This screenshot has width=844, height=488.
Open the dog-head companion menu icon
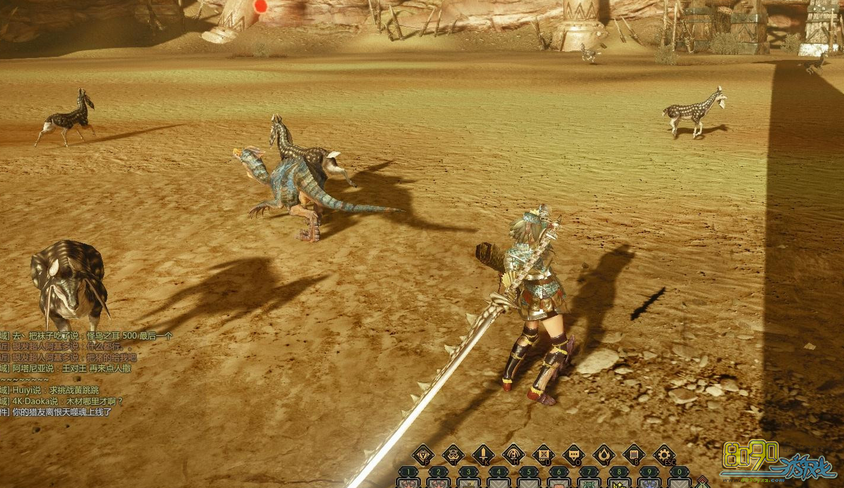[x=513, y=454]
